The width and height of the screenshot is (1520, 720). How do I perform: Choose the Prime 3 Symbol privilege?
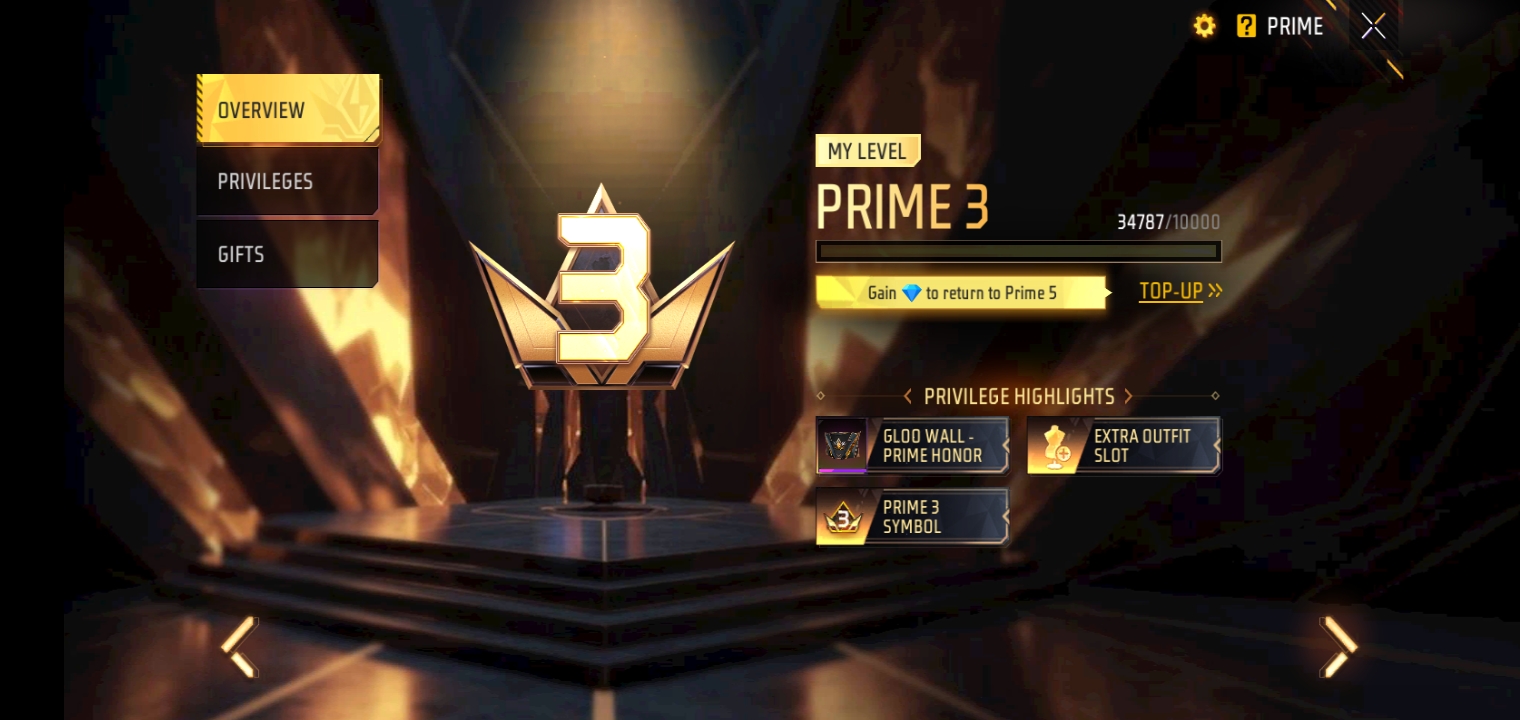click(x=912, y=517)
